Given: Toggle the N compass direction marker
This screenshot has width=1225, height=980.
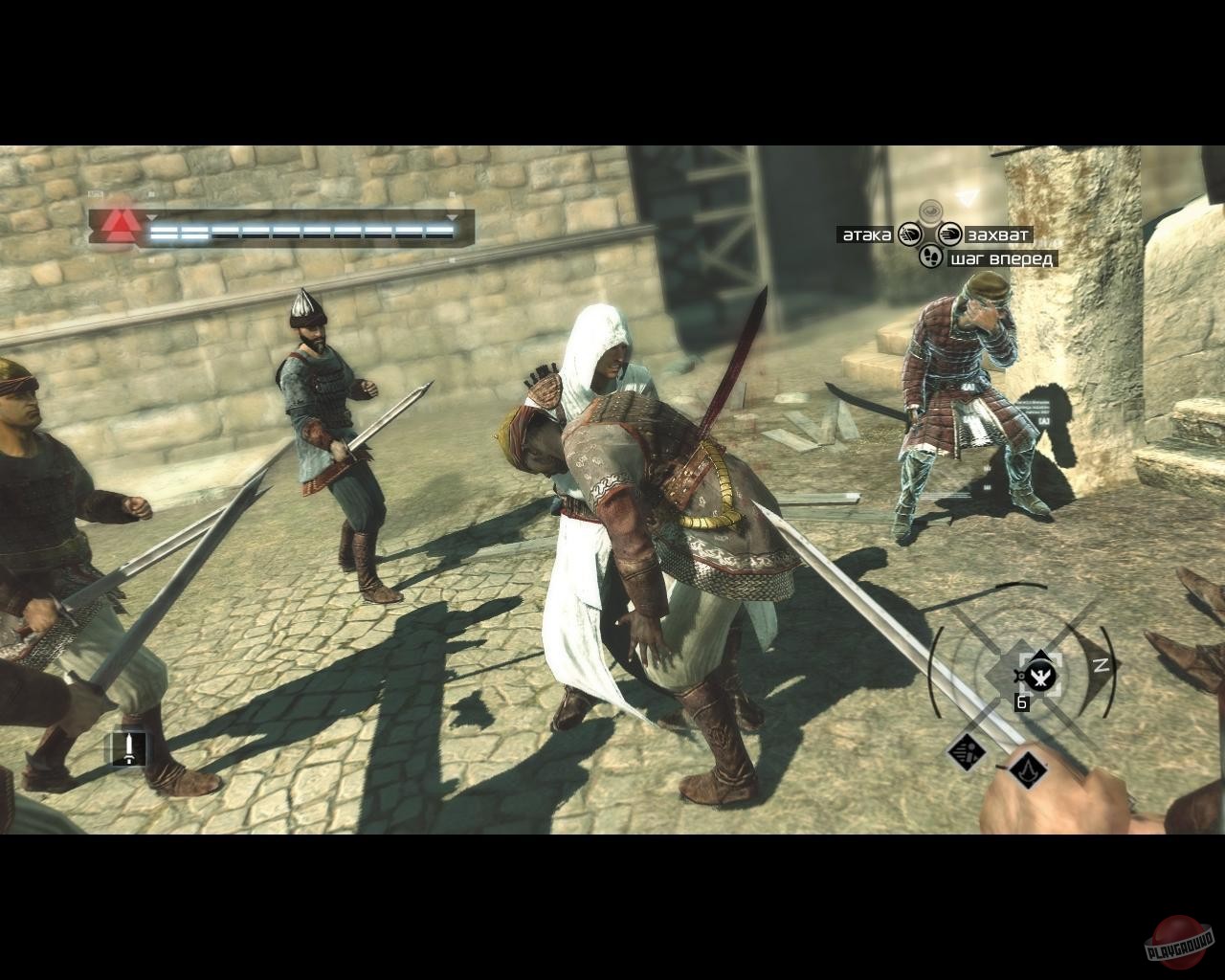Looking at the screenshot, I should (x=1102, y=664).
